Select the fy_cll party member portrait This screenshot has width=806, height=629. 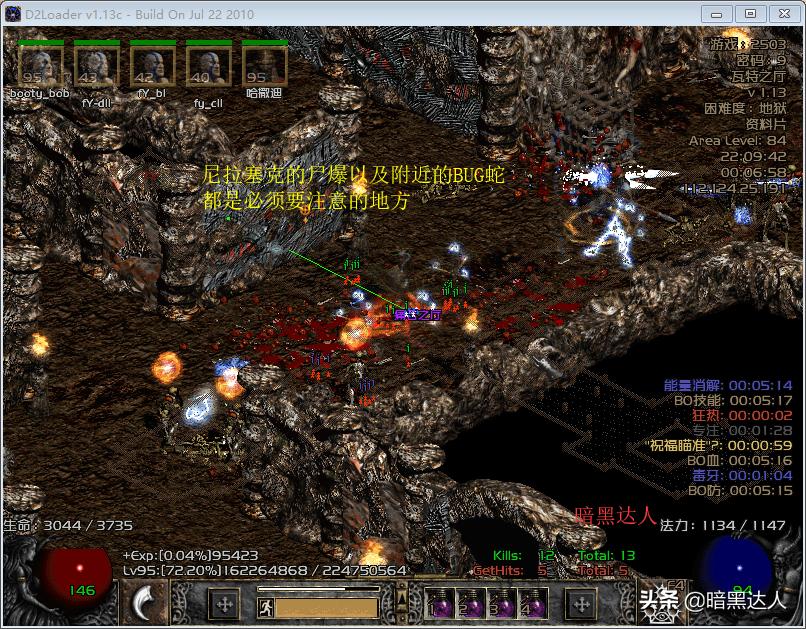click(209, 65)
